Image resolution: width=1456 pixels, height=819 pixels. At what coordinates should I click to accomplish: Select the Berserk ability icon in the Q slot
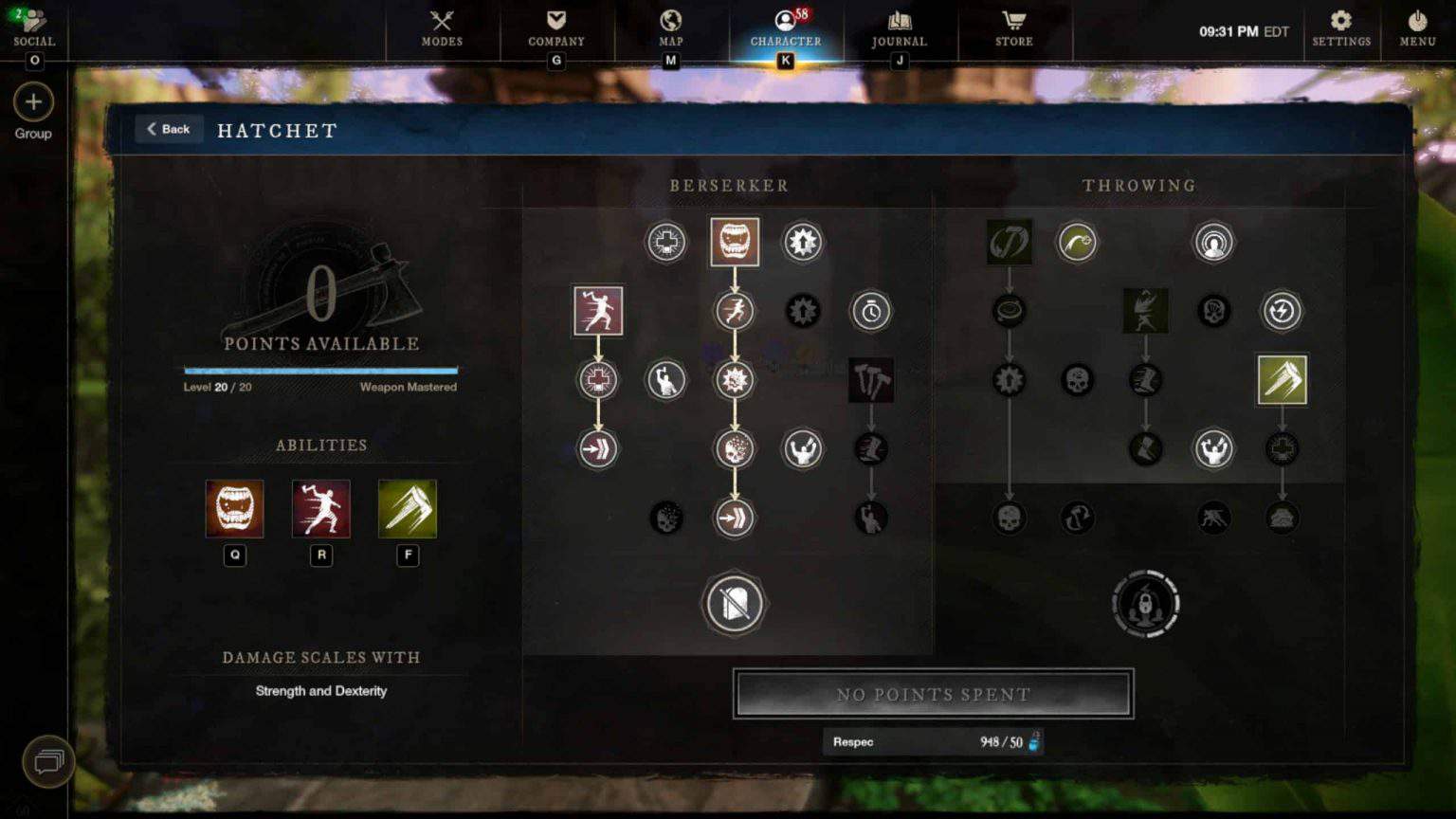coord(234,510)
